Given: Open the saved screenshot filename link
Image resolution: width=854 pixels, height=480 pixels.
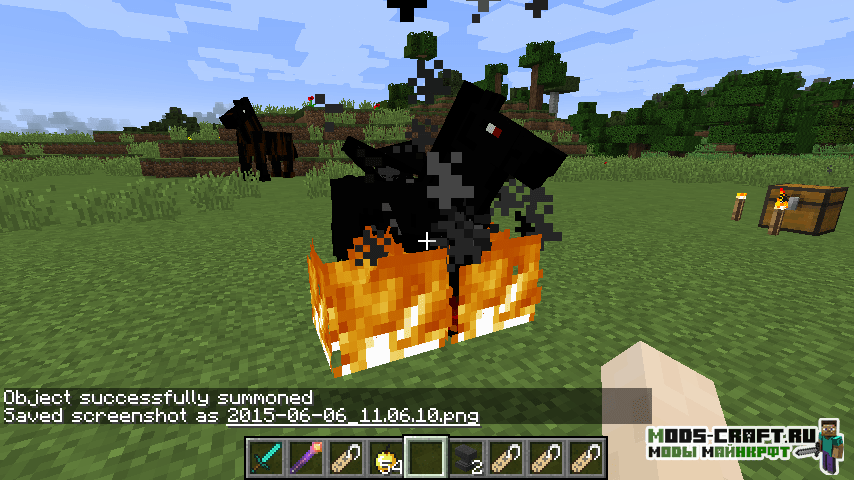Looking at the screenshot, I should [353, 415].
